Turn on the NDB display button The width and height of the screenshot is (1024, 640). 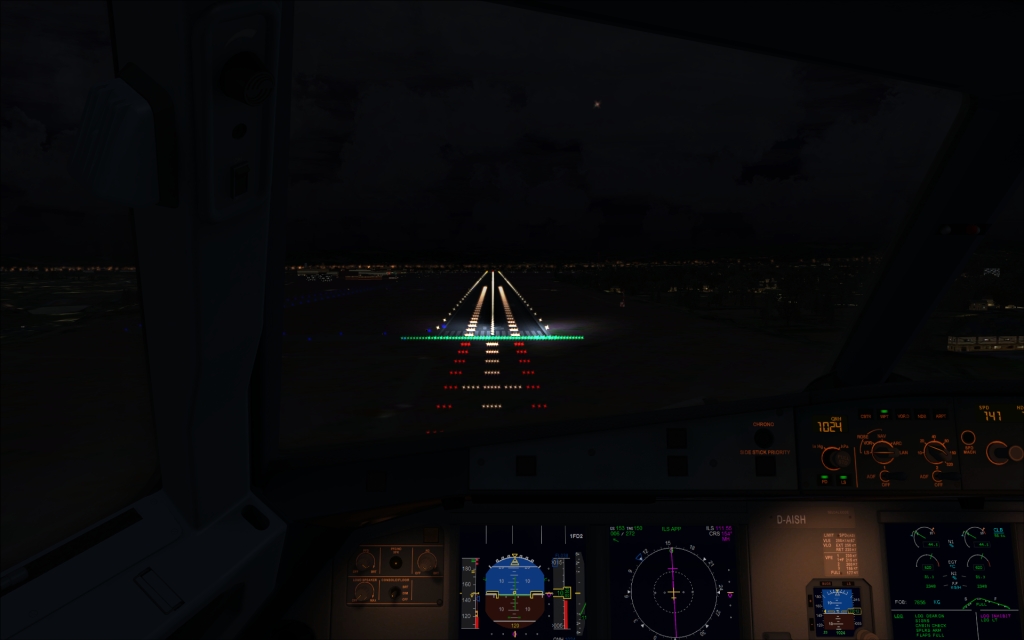point(922,416)
